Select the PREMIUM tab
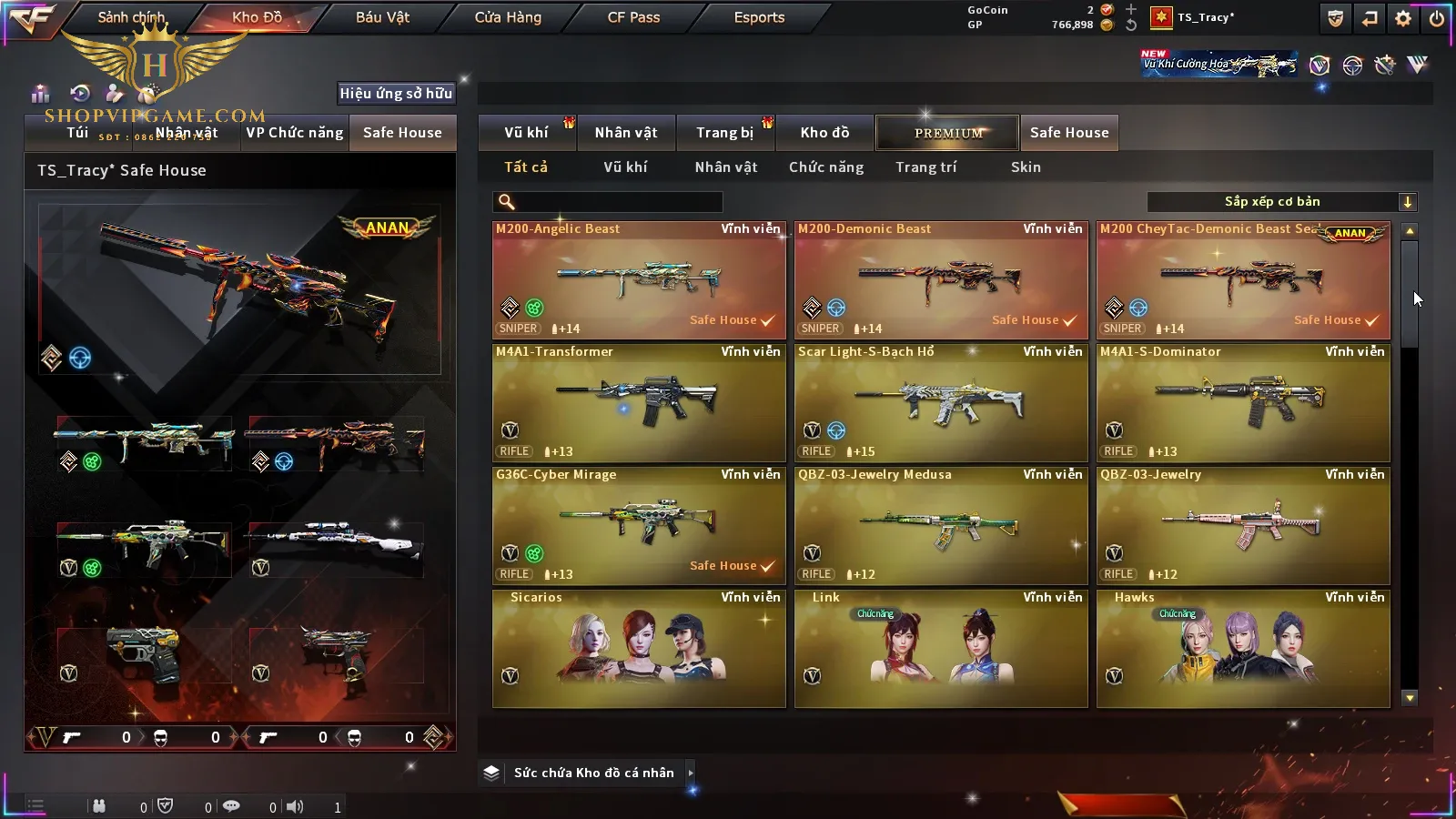1456x819 pixels. click(x=948, y=133)
